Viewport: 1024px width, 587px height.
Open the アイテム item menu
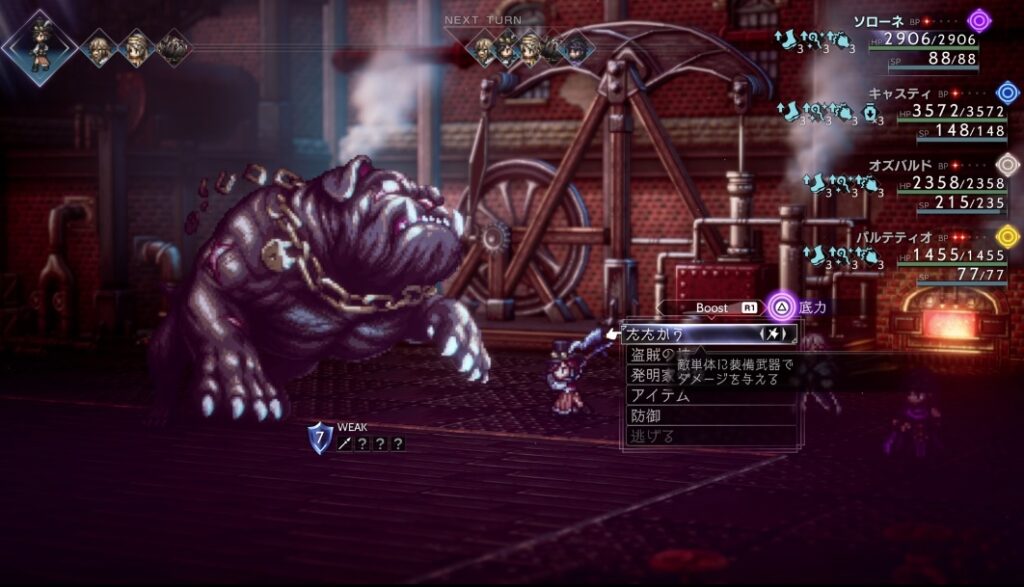659,395
